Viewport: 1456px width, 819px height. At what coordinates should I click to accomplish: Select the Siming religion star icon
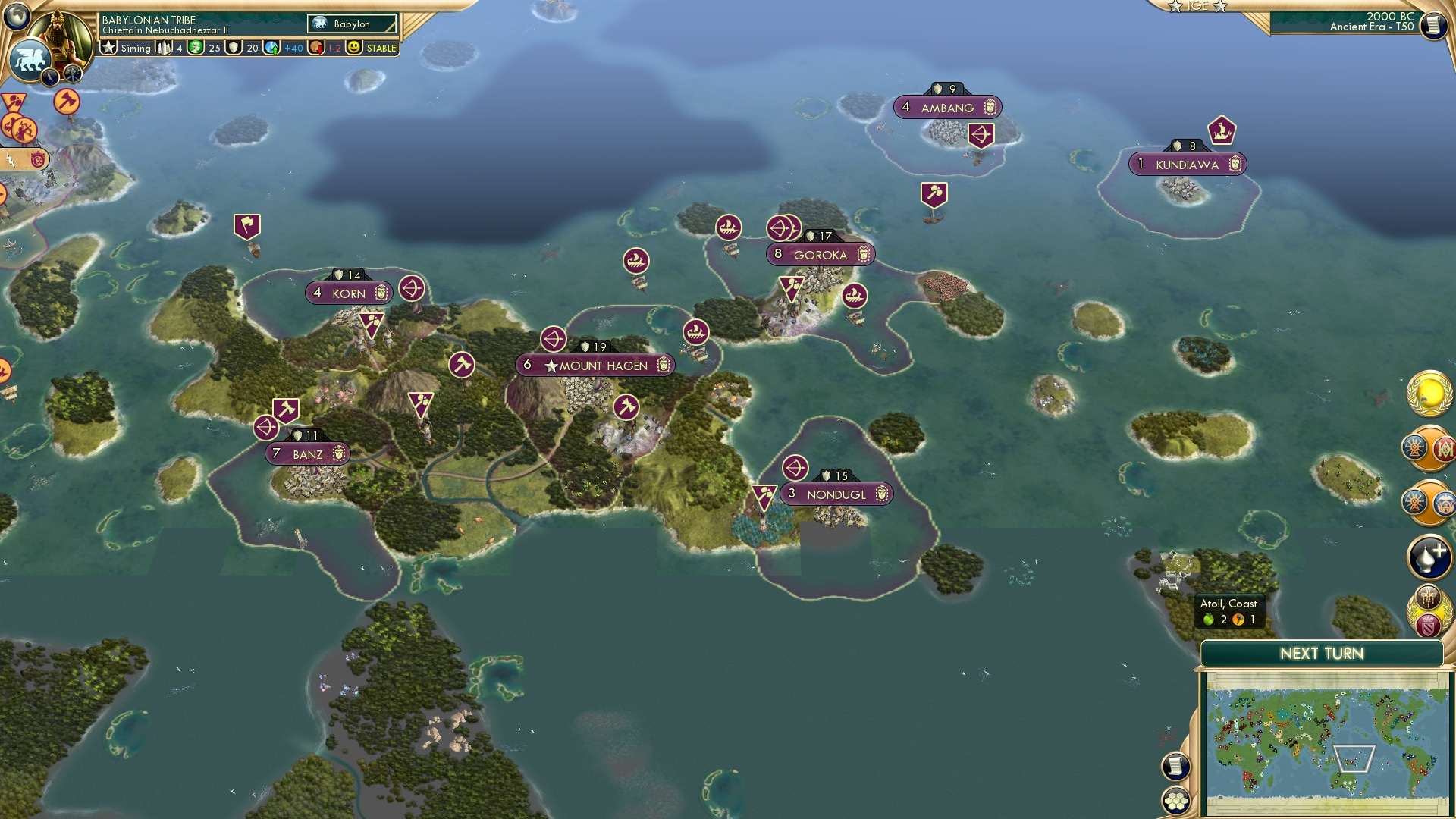click(108, 47)
